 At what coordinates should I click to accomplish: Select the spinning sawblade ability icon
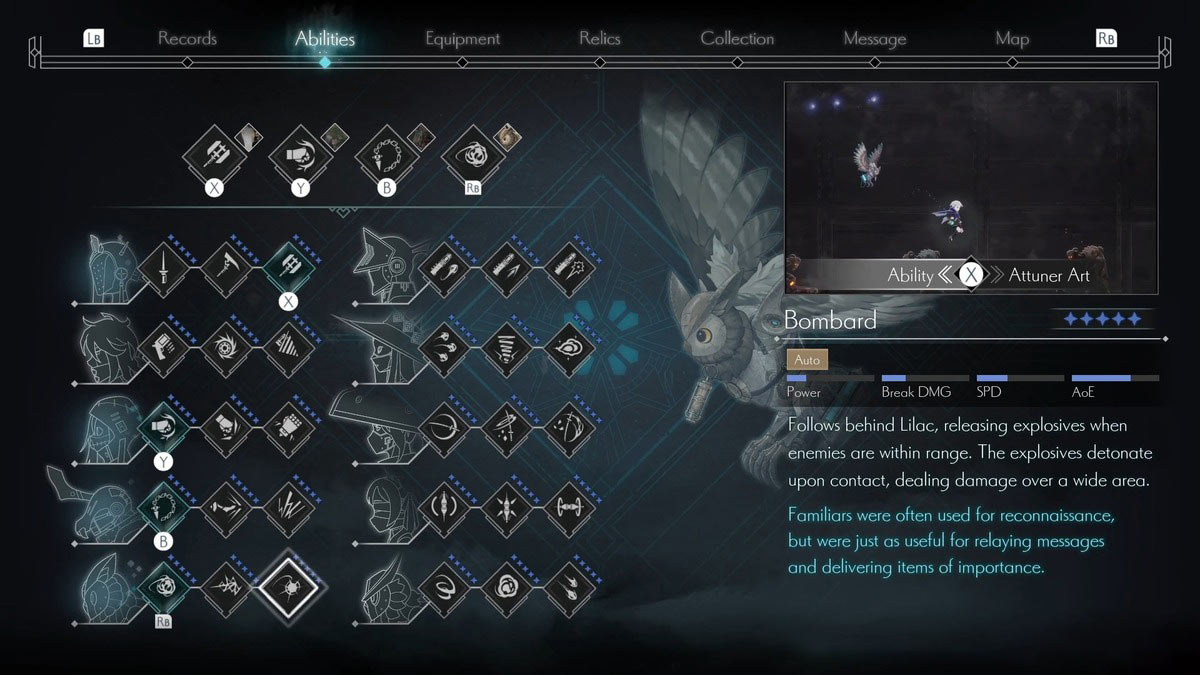pos(225,348)
